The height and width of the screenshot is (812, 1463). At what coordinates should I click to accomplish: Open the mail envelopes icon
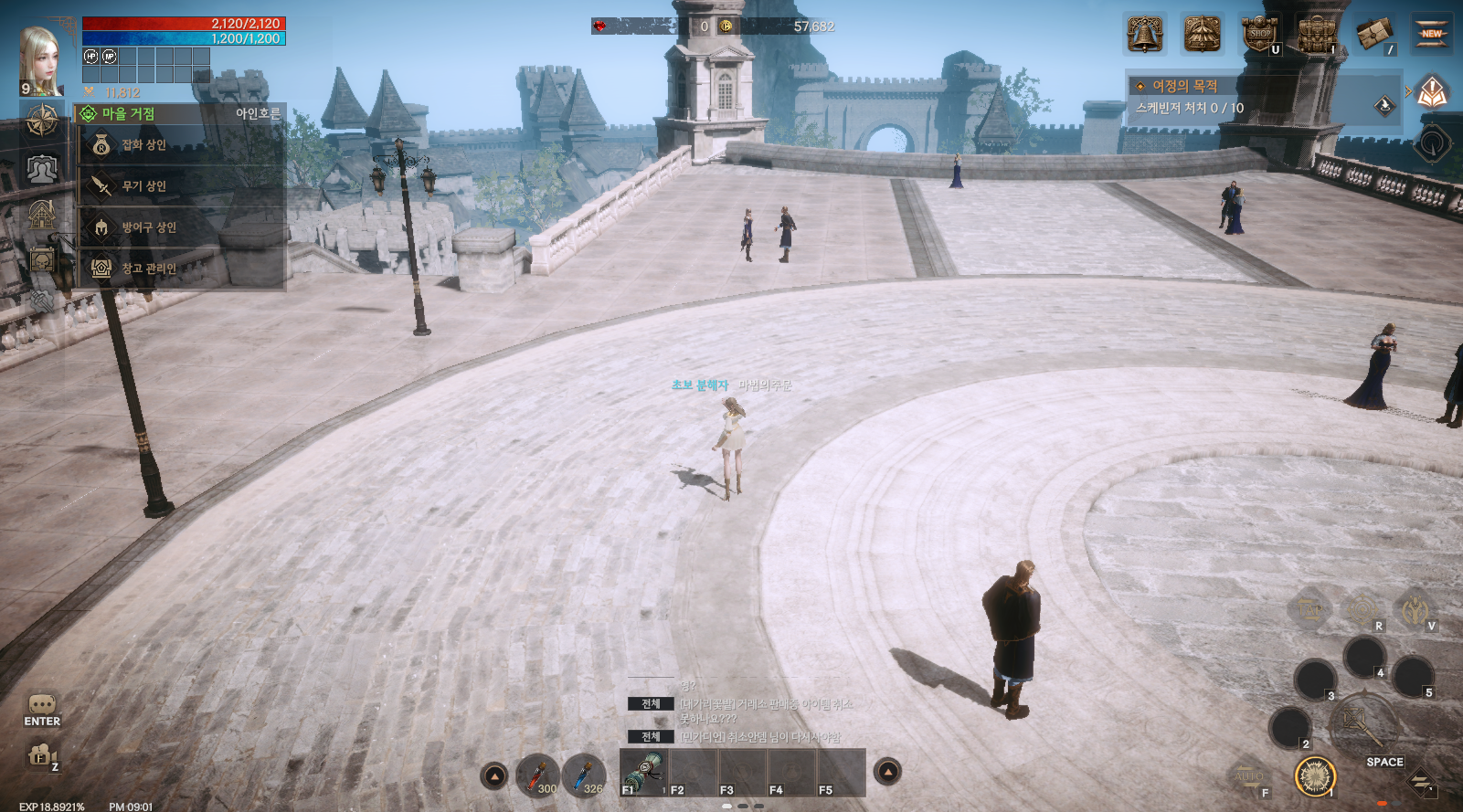tap(1374, 35)
